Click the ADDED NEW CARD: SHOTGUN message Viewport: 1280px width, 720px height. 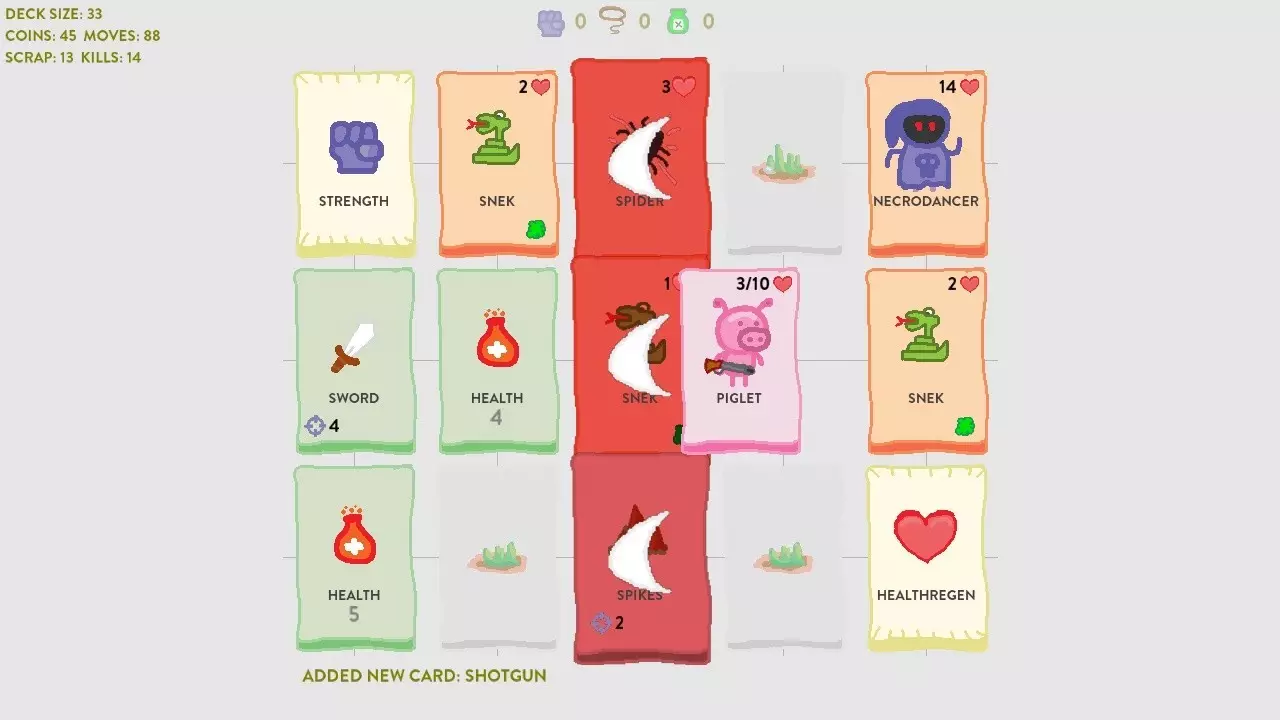(424, 676)
